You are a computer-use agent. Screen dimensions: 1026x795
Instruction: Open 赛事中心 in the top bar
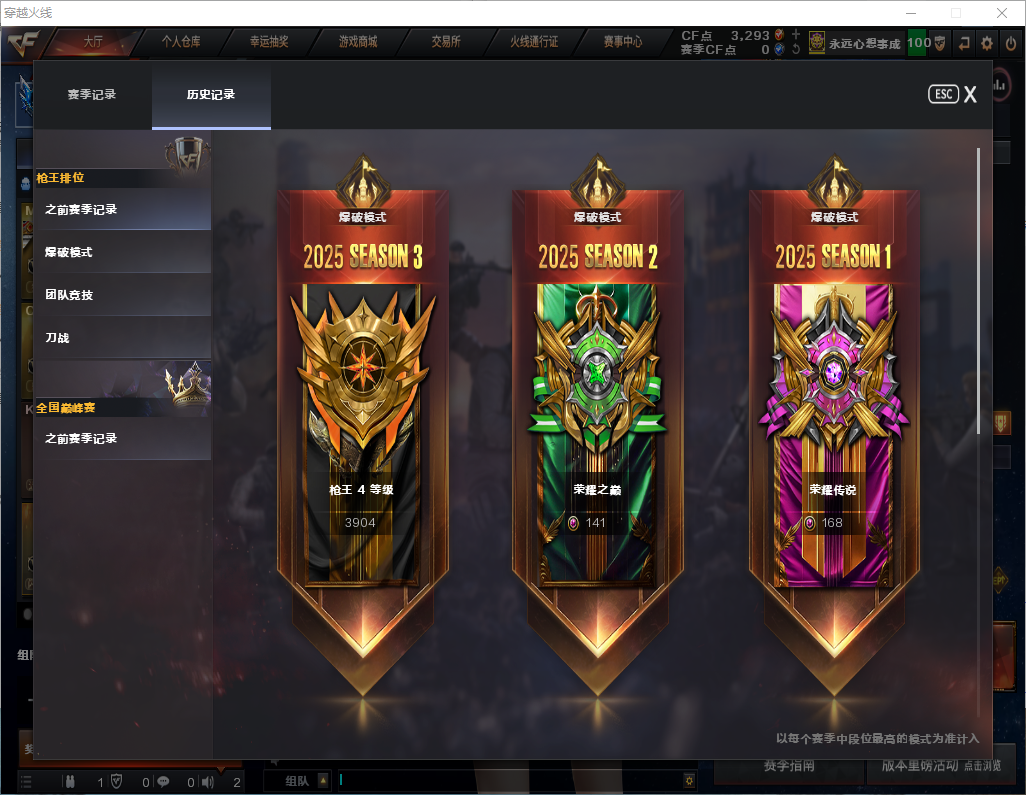[x=622, y=42]
